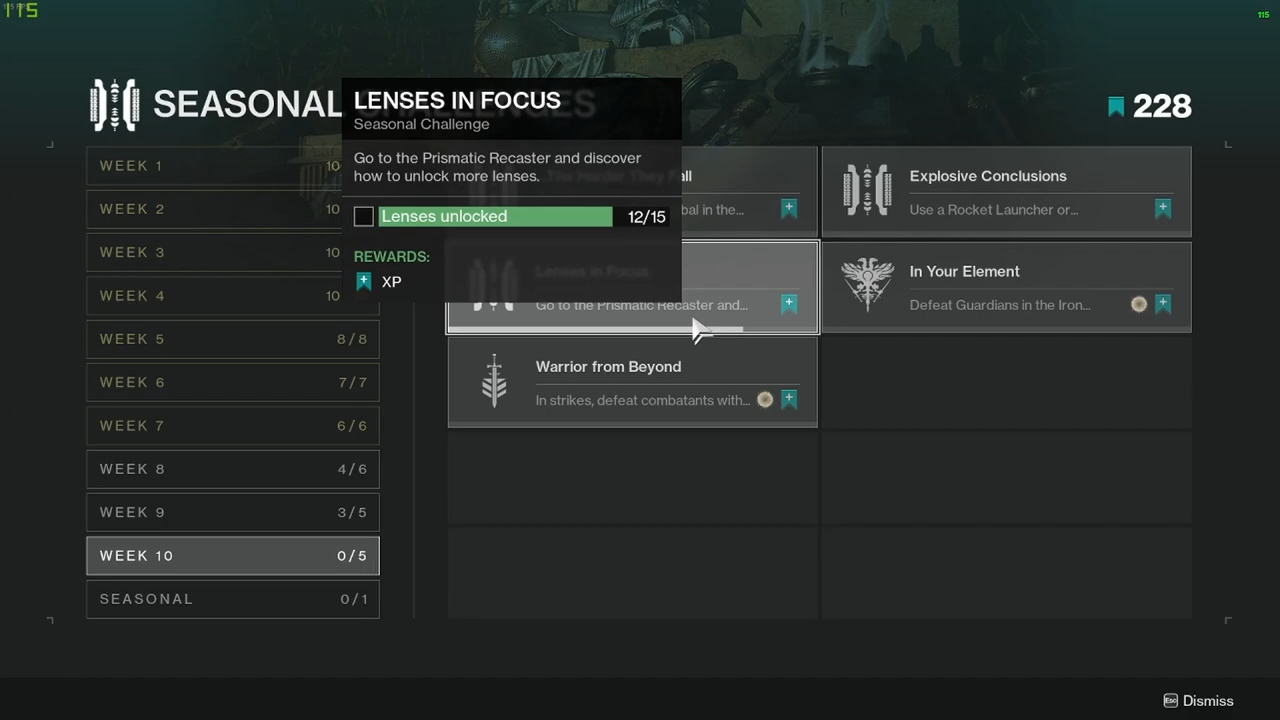View Week 7 seasonal challenges
1280x720 pixels.
[232, 426]
